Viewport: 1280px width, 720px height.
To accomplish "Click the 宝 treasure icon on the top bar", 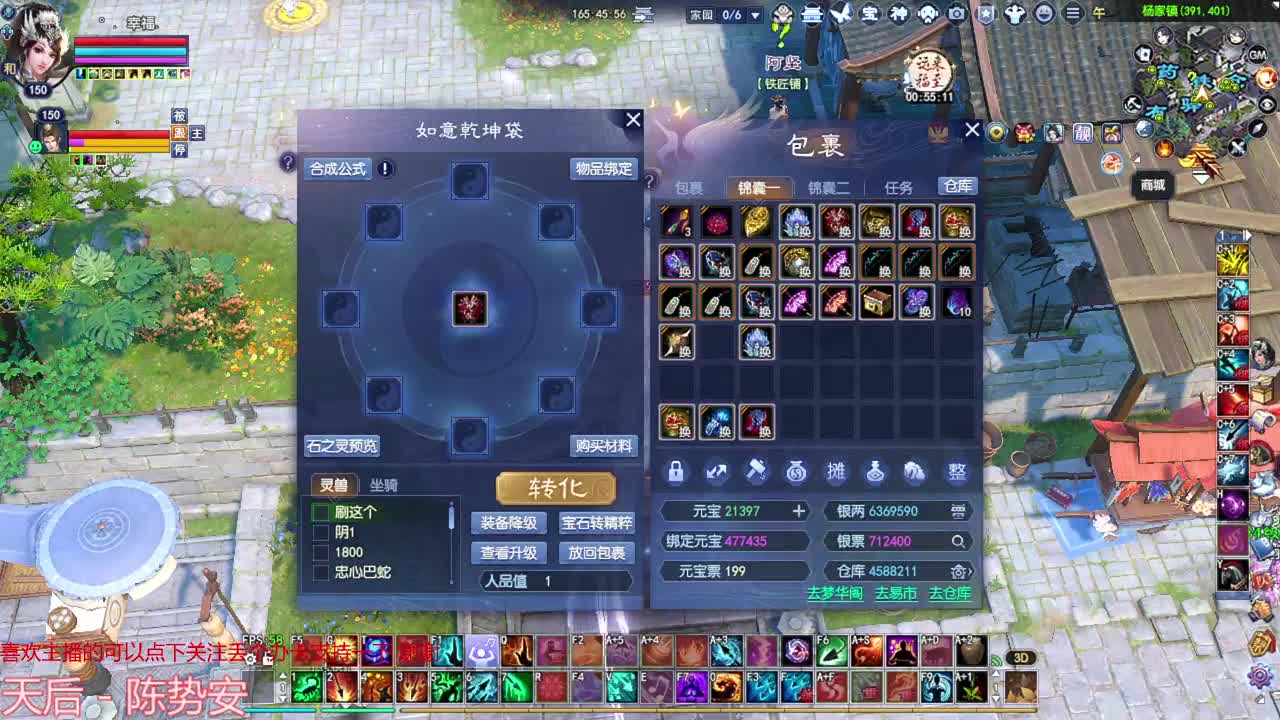I will (872, 15).
